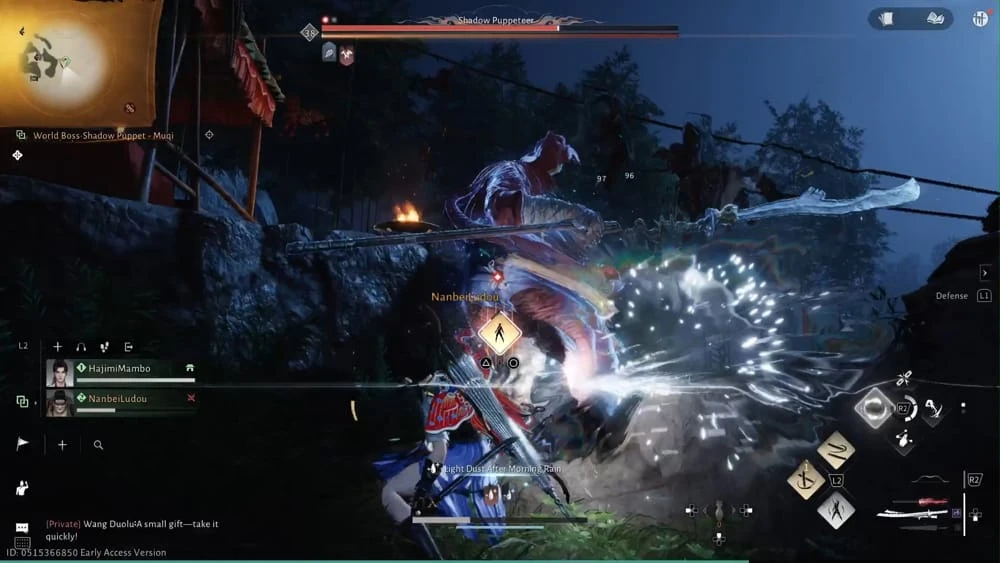This screenshot has width=1000, height=563.
Task: Select the red-tipped spear weapon
Action: tap(918, 500)
